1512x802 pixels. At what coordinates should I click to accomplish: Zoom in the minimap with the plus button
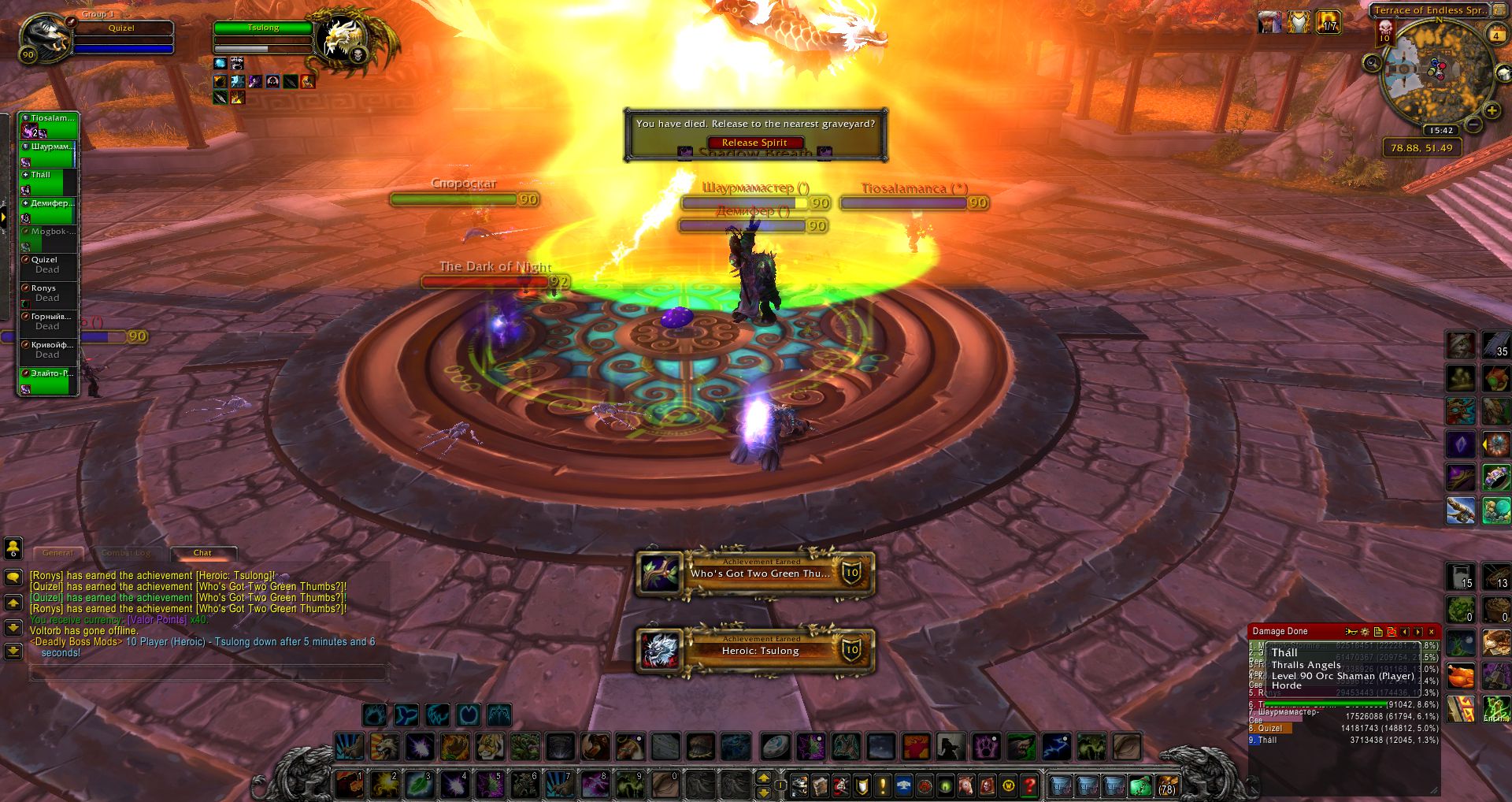tap(1492, 111)
